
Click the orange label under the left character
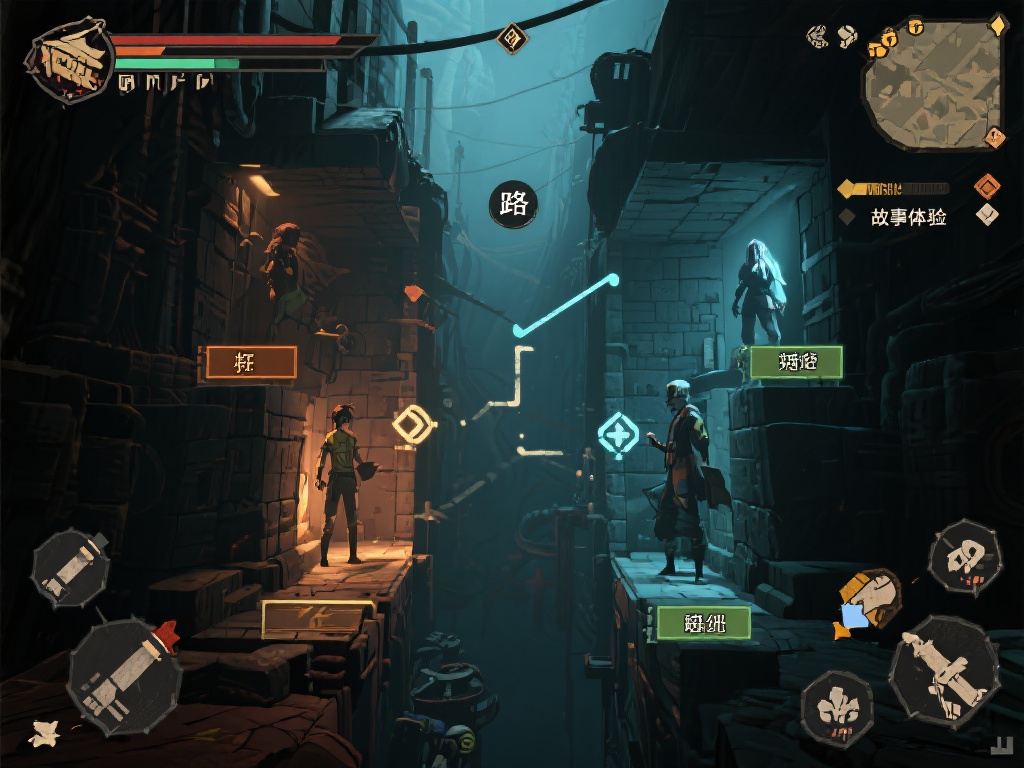pyautogui.click(x=250, y=363)
